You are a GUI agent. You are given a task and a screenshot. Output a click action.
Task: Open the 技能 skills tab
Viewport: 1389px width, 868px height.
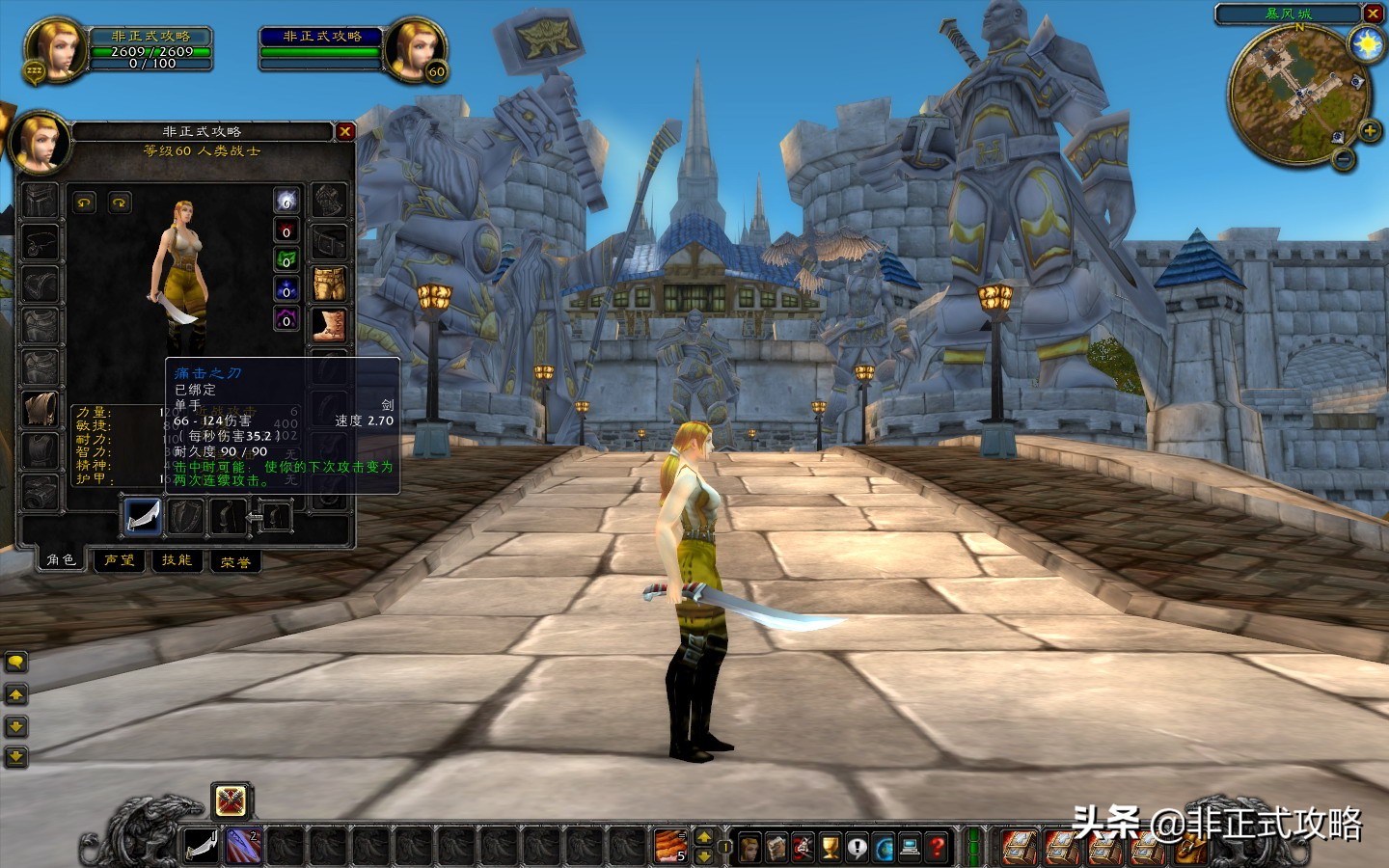pyautogui.click(x=177, y=560)
